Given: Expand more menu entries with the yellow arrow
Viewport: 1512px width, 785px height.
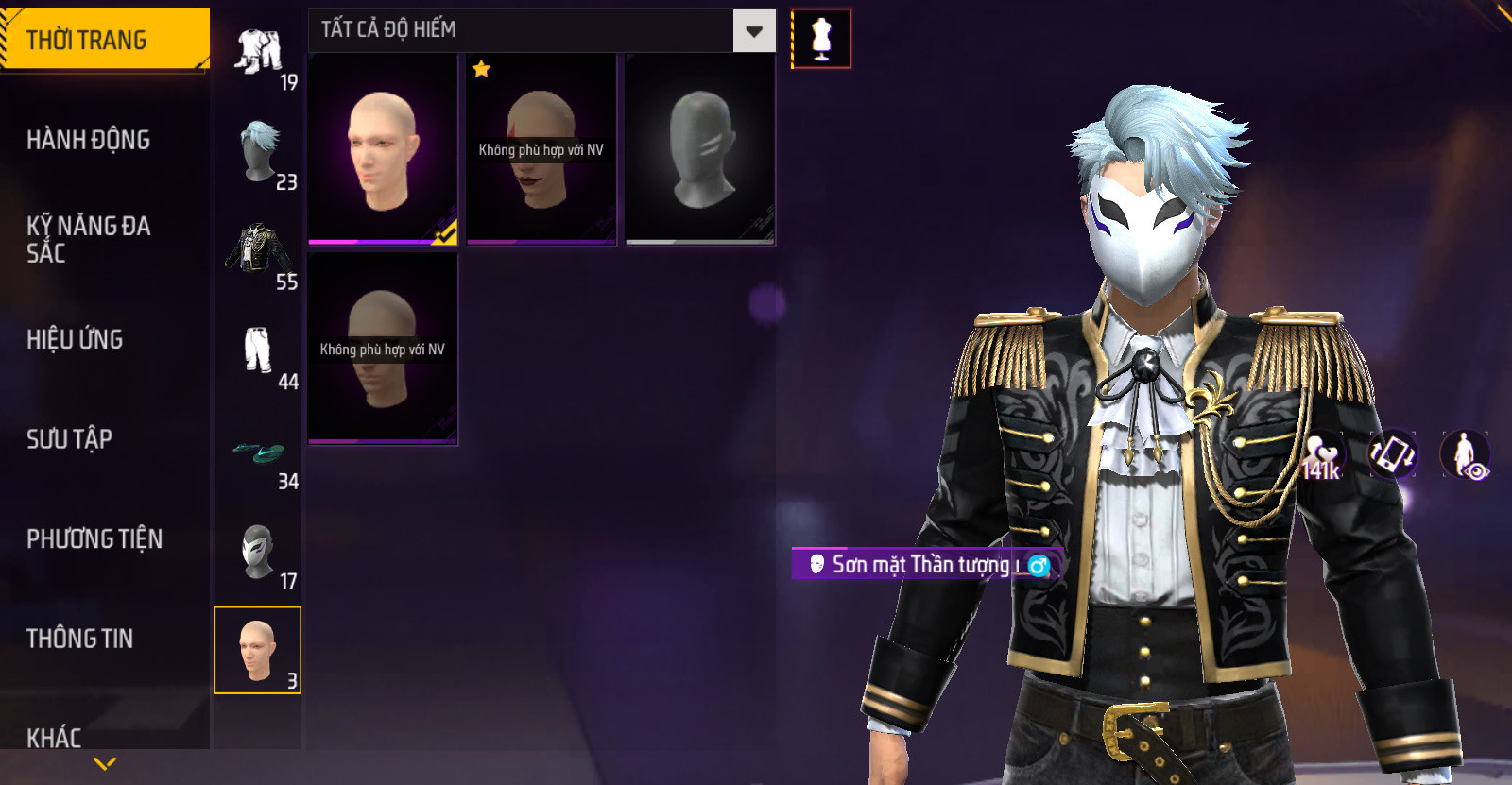Looking at the screenshot, I should point(105,763).
